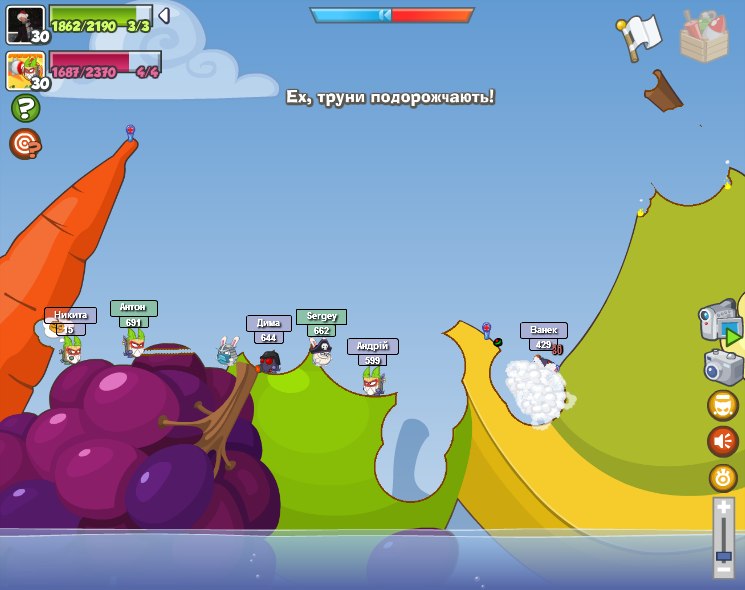Collapse the team panel with white arrow
745x590 pixels.
[164, 15]
